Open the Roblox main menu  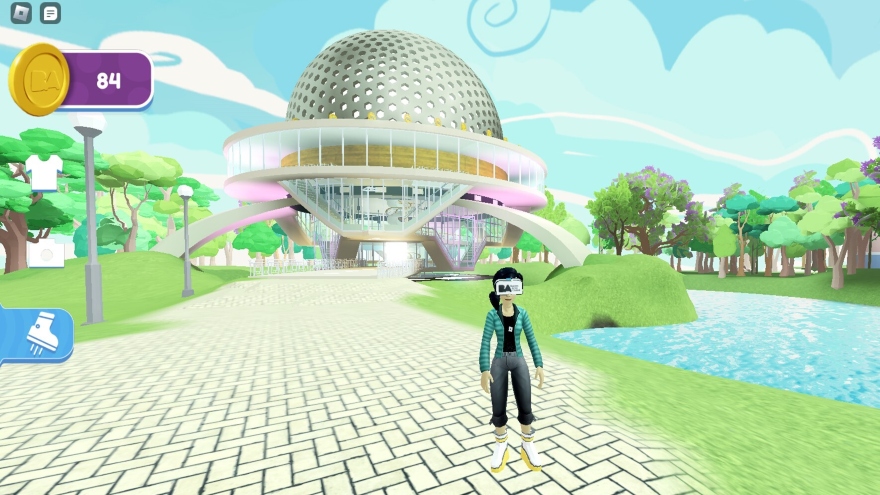(21, 13)
